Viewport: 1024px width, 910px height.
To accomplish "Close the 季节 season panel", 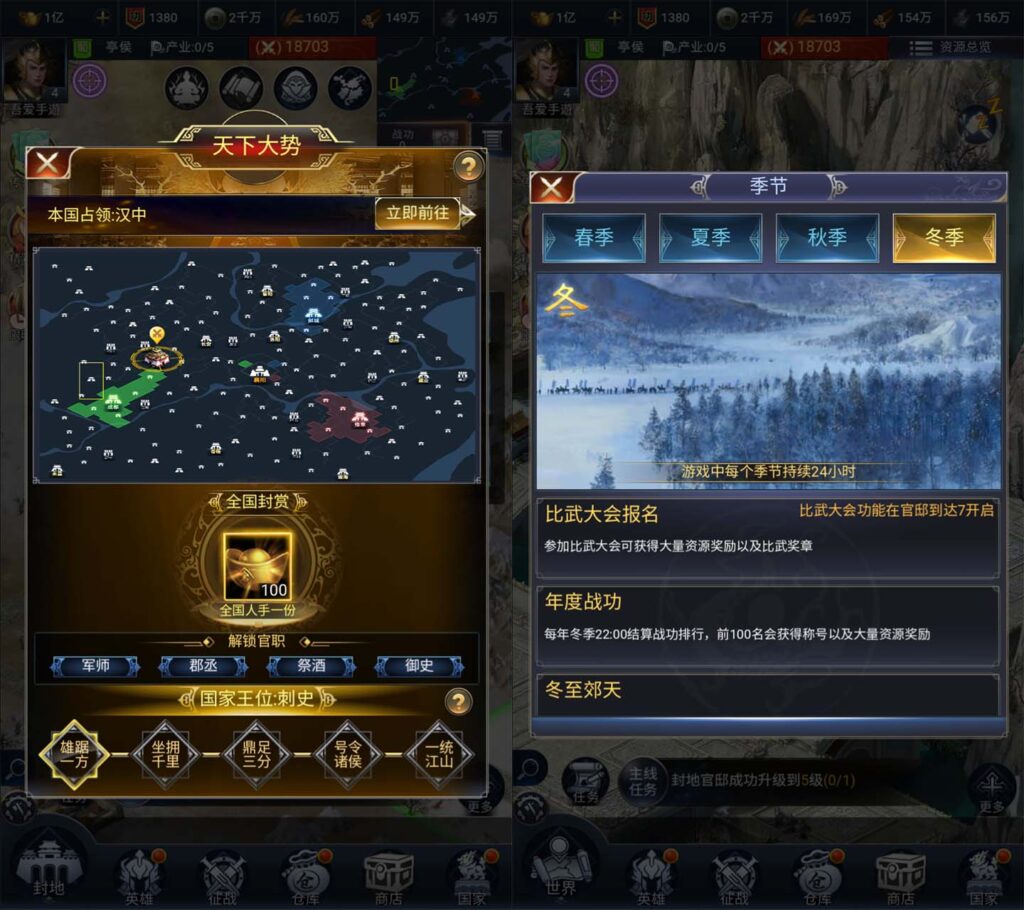I will (553, 187).
